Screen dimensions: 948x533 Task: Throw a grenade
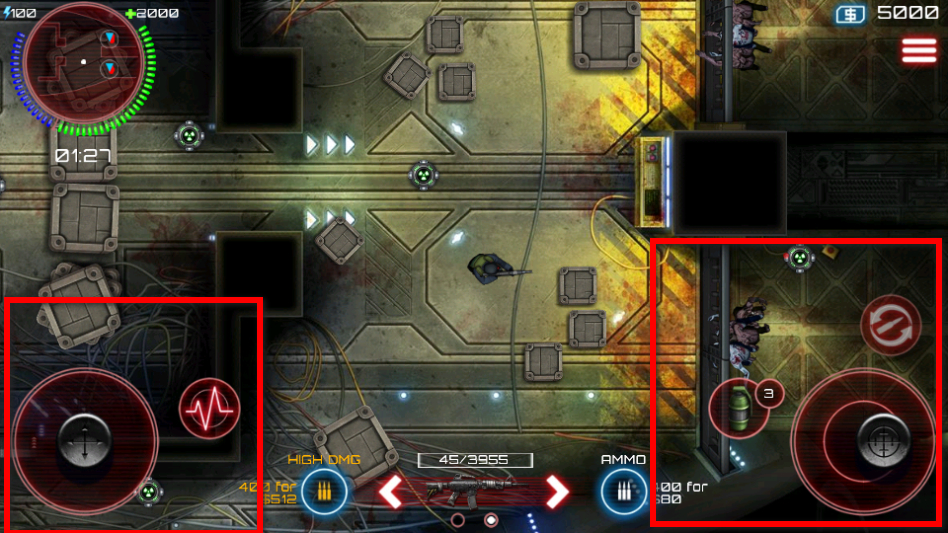click(738, 408)
